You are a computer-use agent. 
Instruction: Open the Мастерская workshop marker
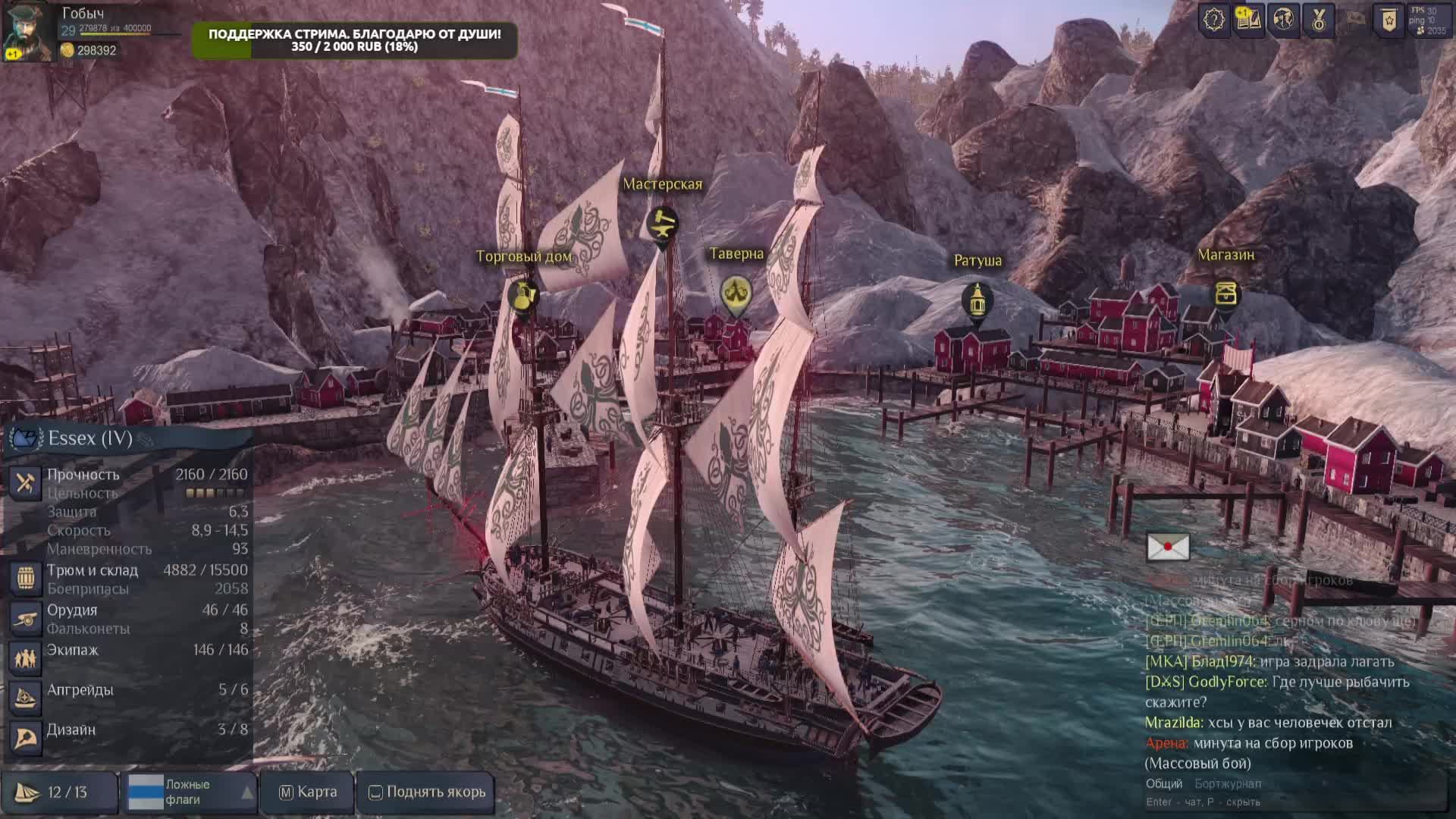(x=662, y=224)
